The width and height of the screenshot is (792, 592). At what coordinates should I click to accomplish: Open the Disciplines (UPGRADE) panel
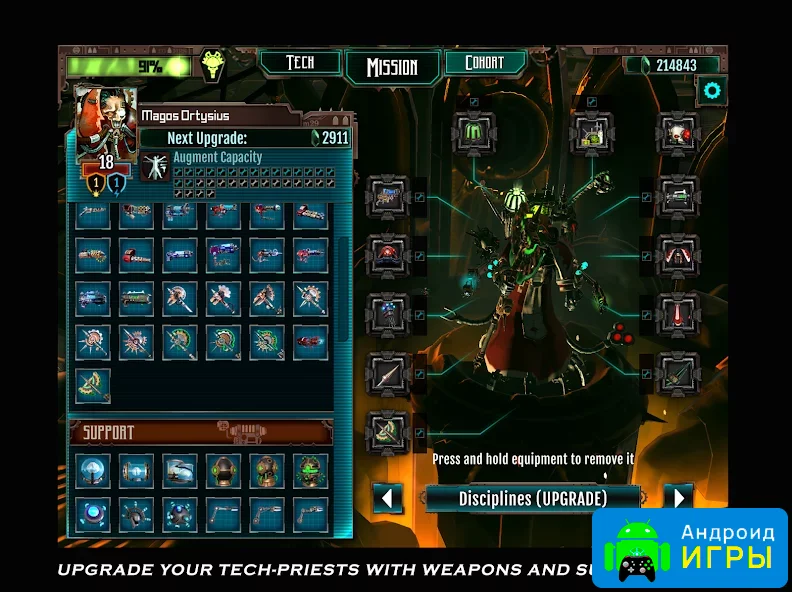(x=533, y=498)
